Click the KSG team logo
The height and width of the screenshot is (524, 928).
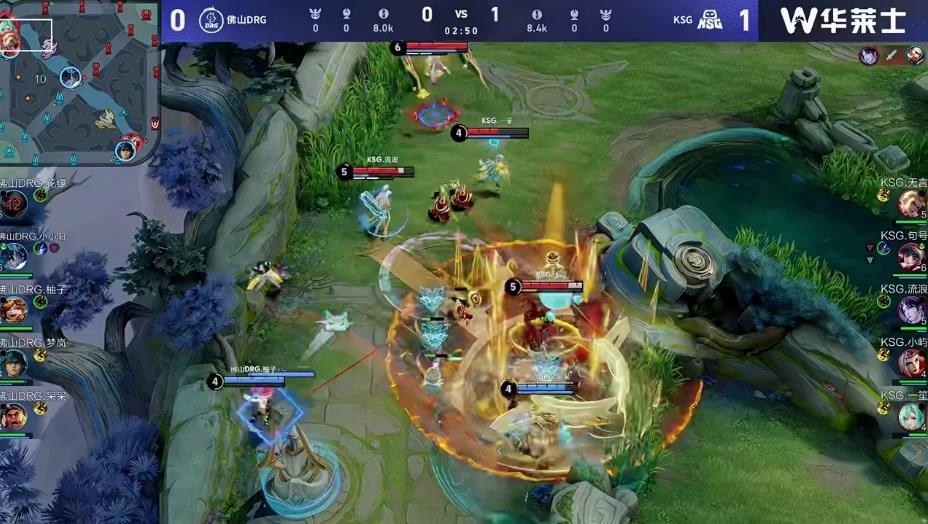(710, 20)
